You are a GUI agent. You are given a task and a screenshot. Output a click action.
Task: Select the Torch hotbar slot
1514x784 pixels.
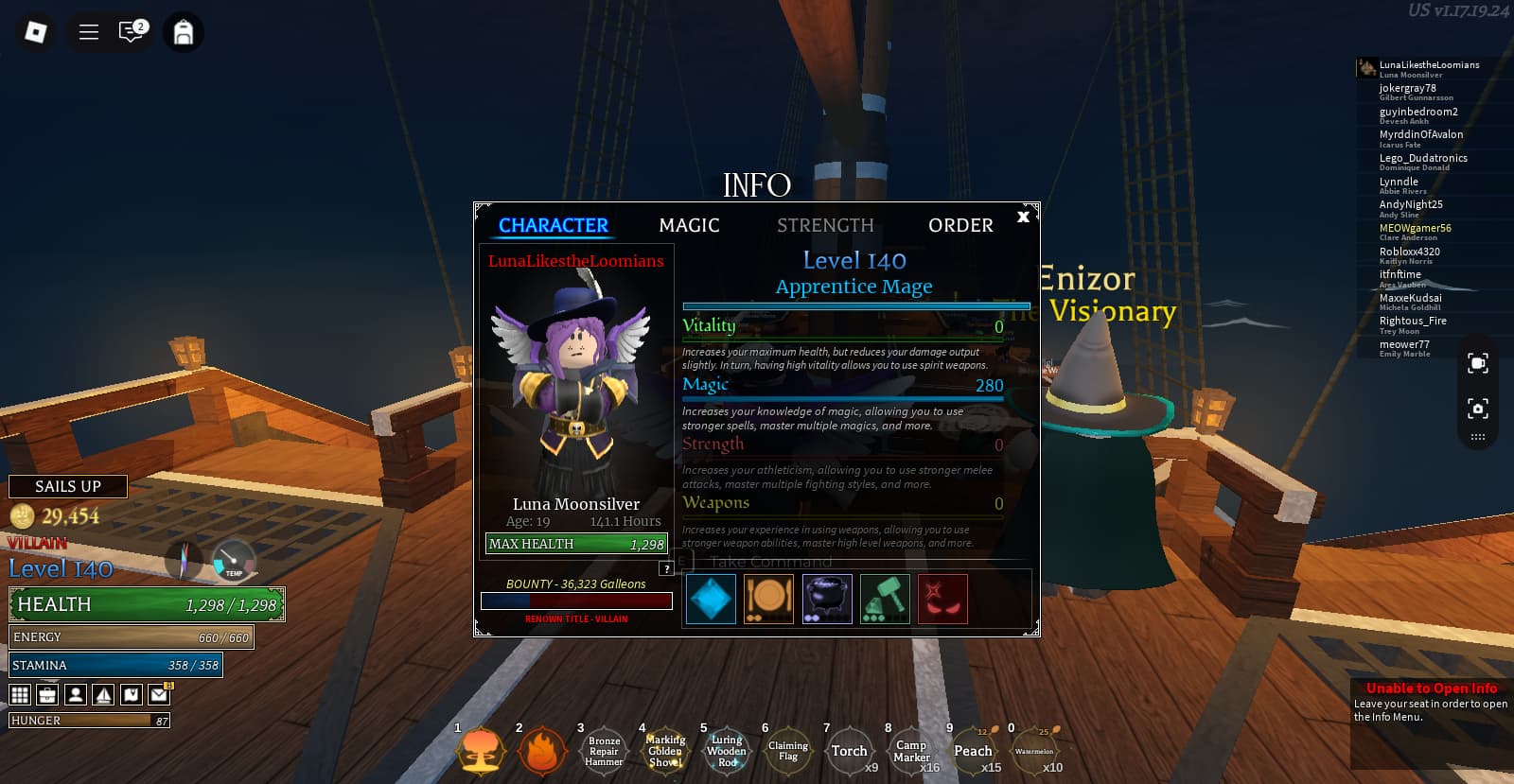coord(849,752)
